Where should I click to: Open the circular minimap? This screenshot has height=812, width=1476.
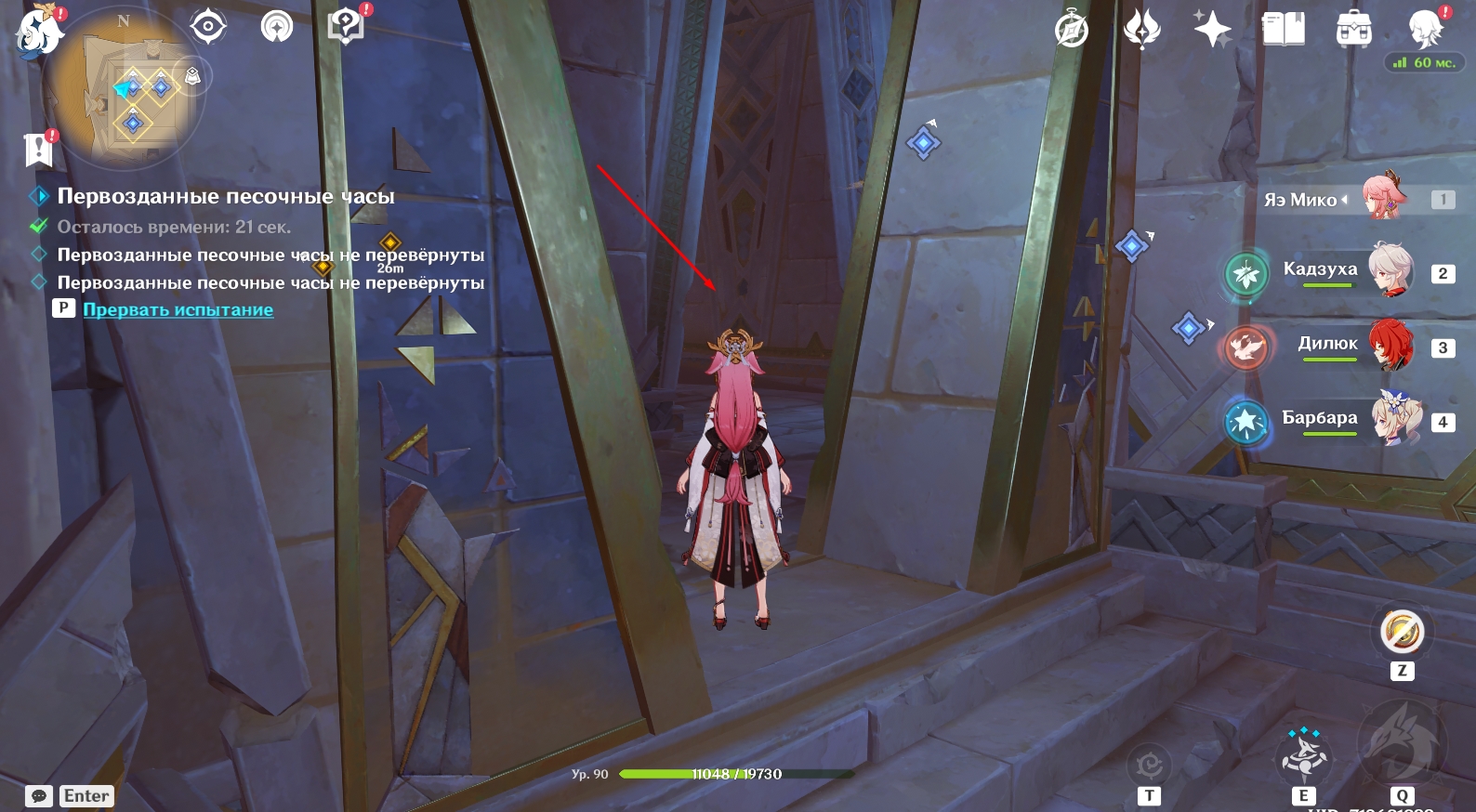click(x=125, y=88)
